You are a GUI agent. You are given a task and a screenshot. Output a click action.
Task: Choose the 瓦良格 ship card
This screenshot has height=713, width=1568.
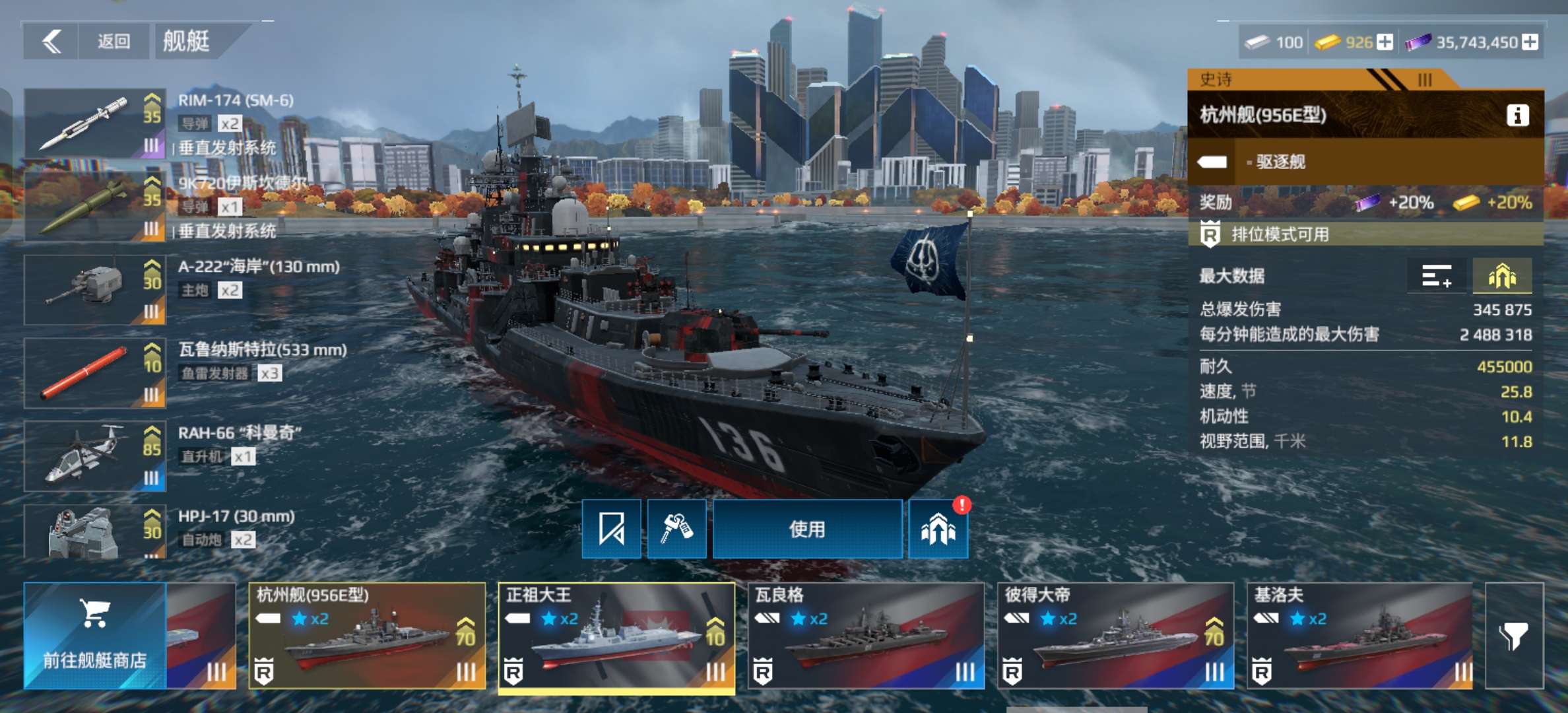866,636
